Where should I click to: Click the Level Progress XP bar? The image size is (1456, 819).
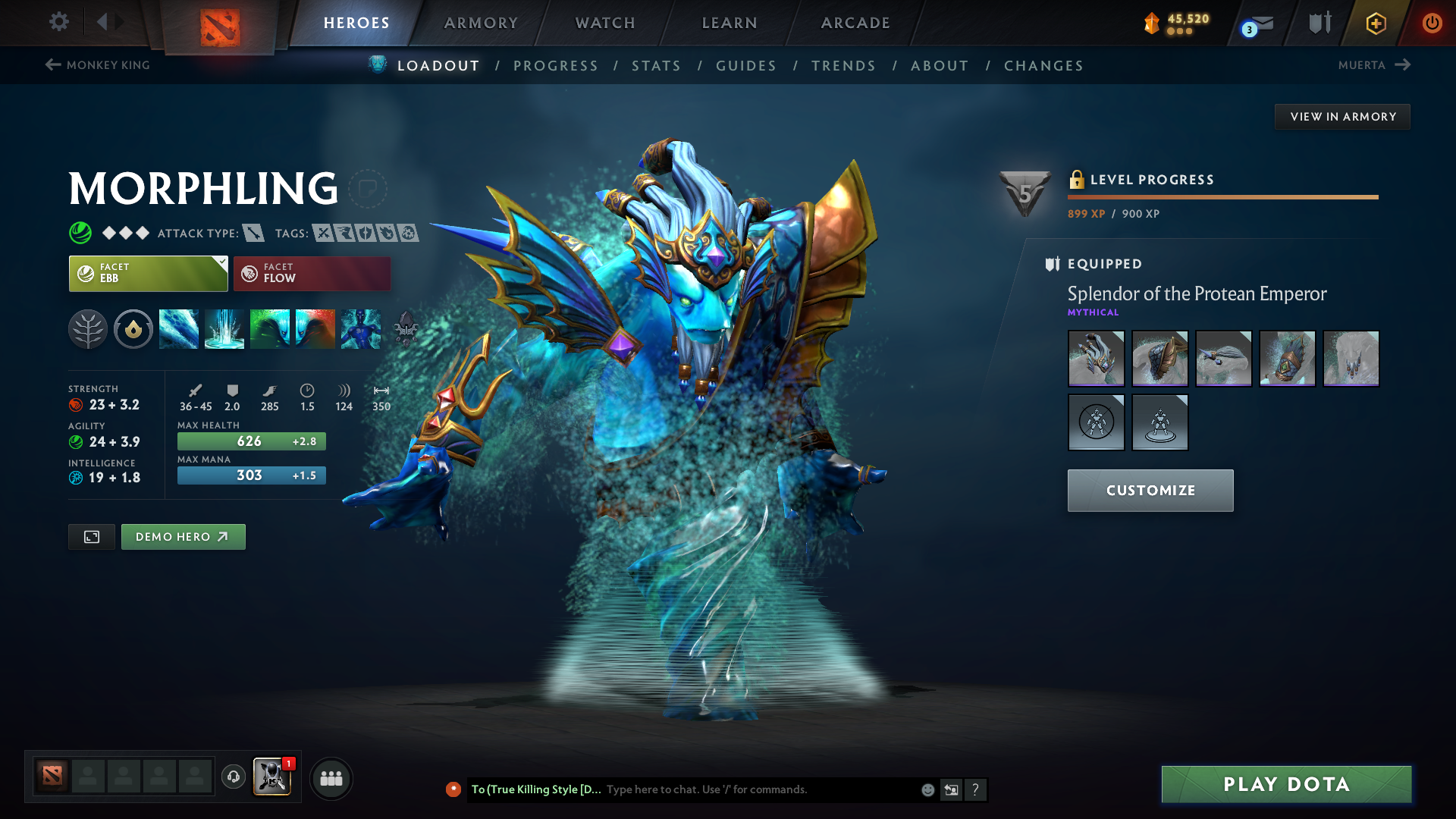1222,196
